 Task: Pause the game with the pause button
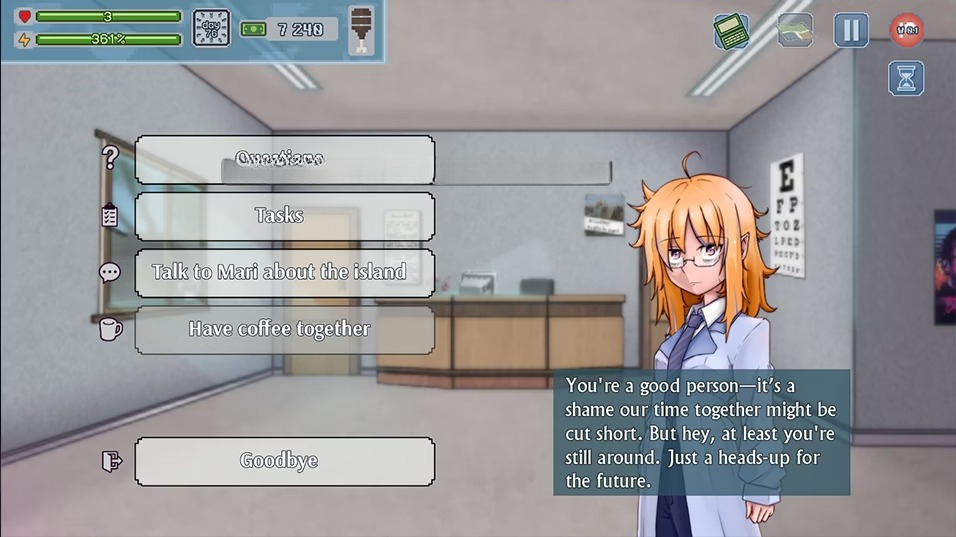(851, 30)
